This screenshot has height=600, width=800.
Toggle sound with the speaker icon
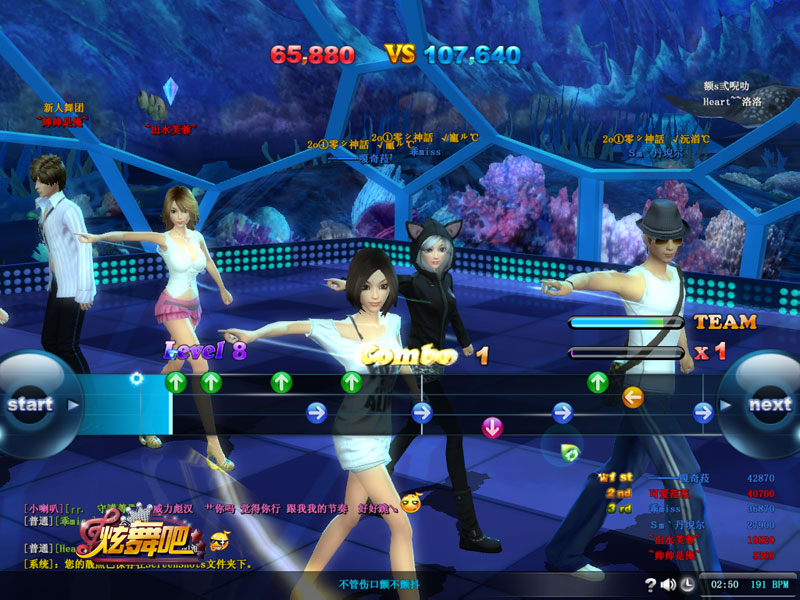tap(668, 585)
